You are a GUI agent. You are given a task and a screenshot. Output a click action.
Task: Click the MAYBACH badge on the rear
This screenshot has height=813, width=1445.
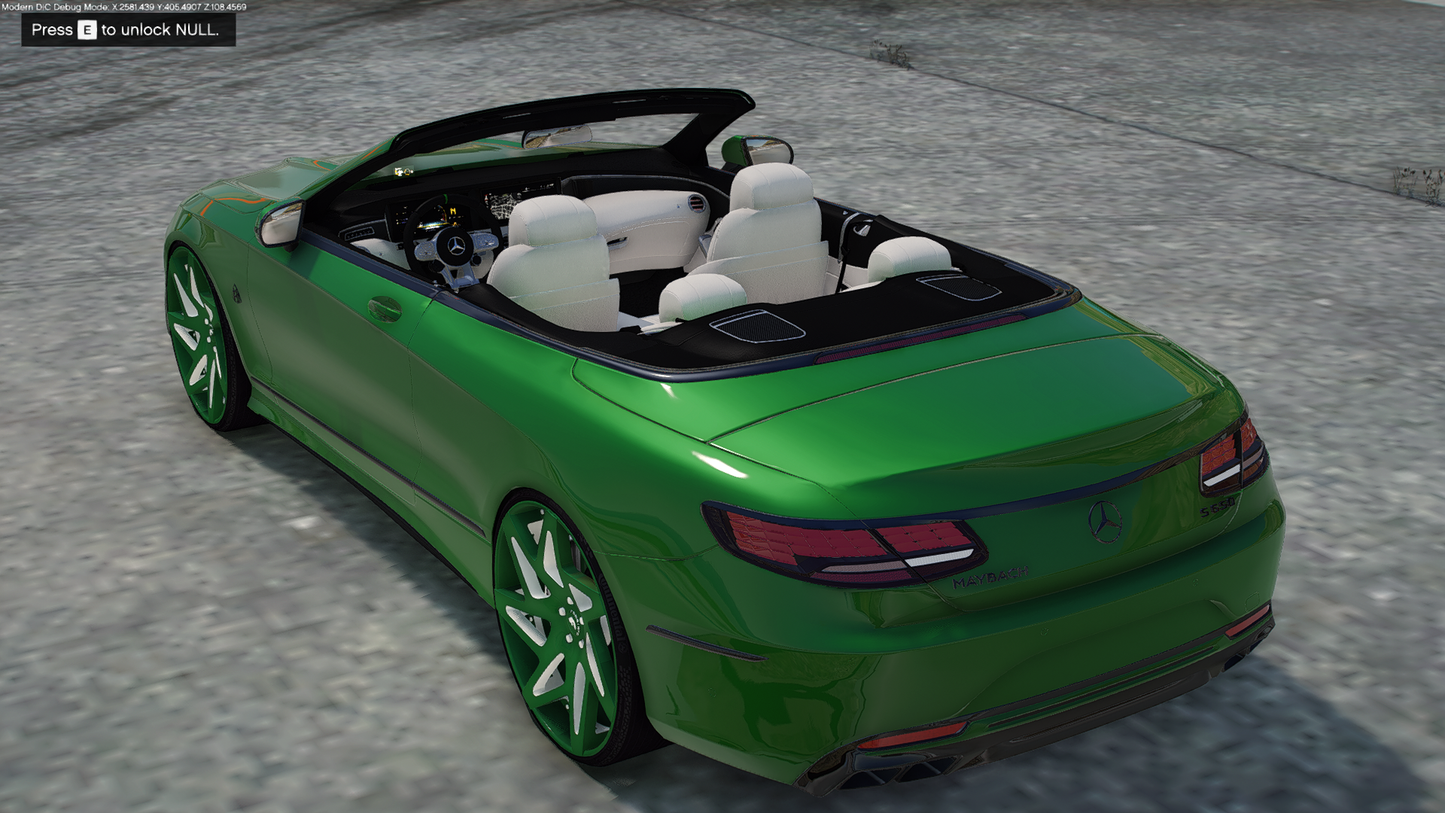click(x=990, y=576)
